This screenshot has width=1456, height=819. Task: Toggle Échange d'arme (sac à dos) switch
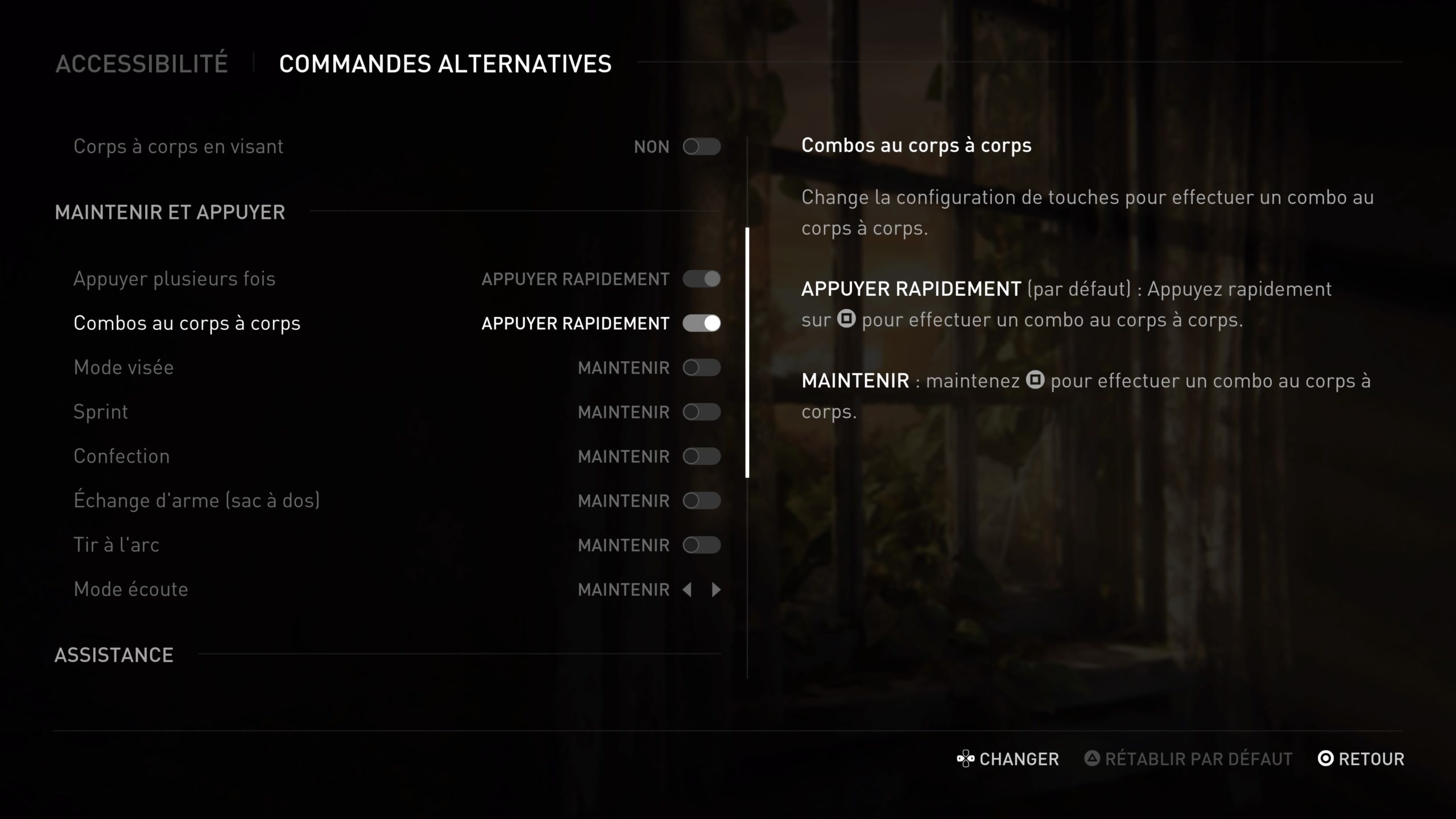pyautogui.click(x=701, y=500)
